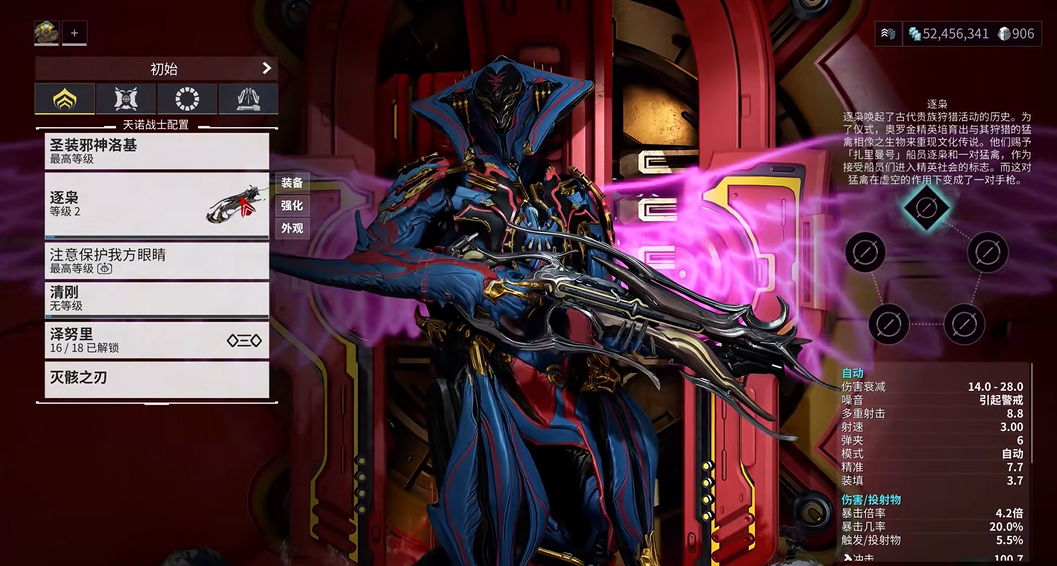Open the tab with the hands icon
This screenshot has width=1057, height=566.
coord(248,99)
